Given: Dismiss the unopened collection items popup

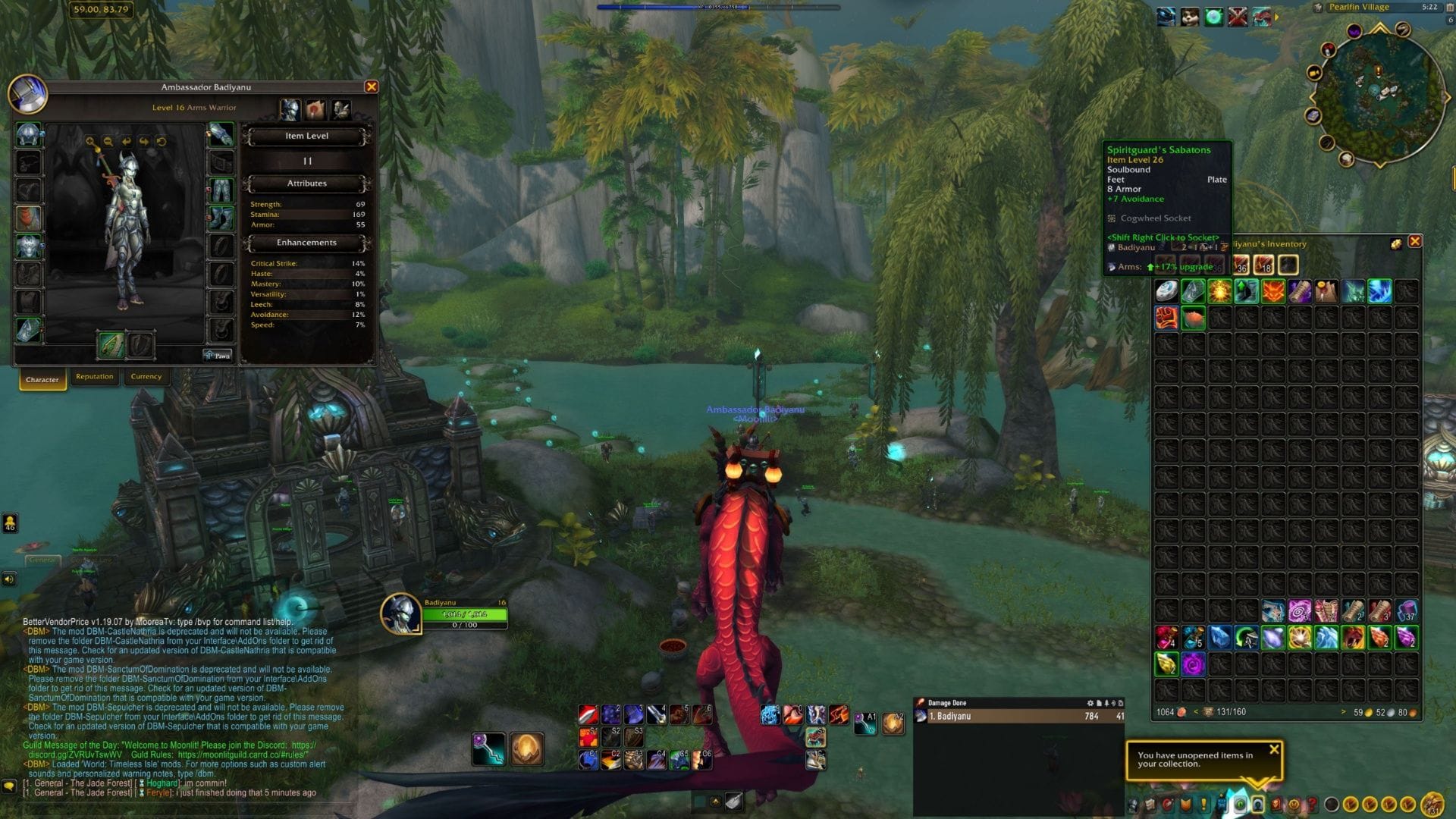Looking at the screenshot, I should point(1274,749).
